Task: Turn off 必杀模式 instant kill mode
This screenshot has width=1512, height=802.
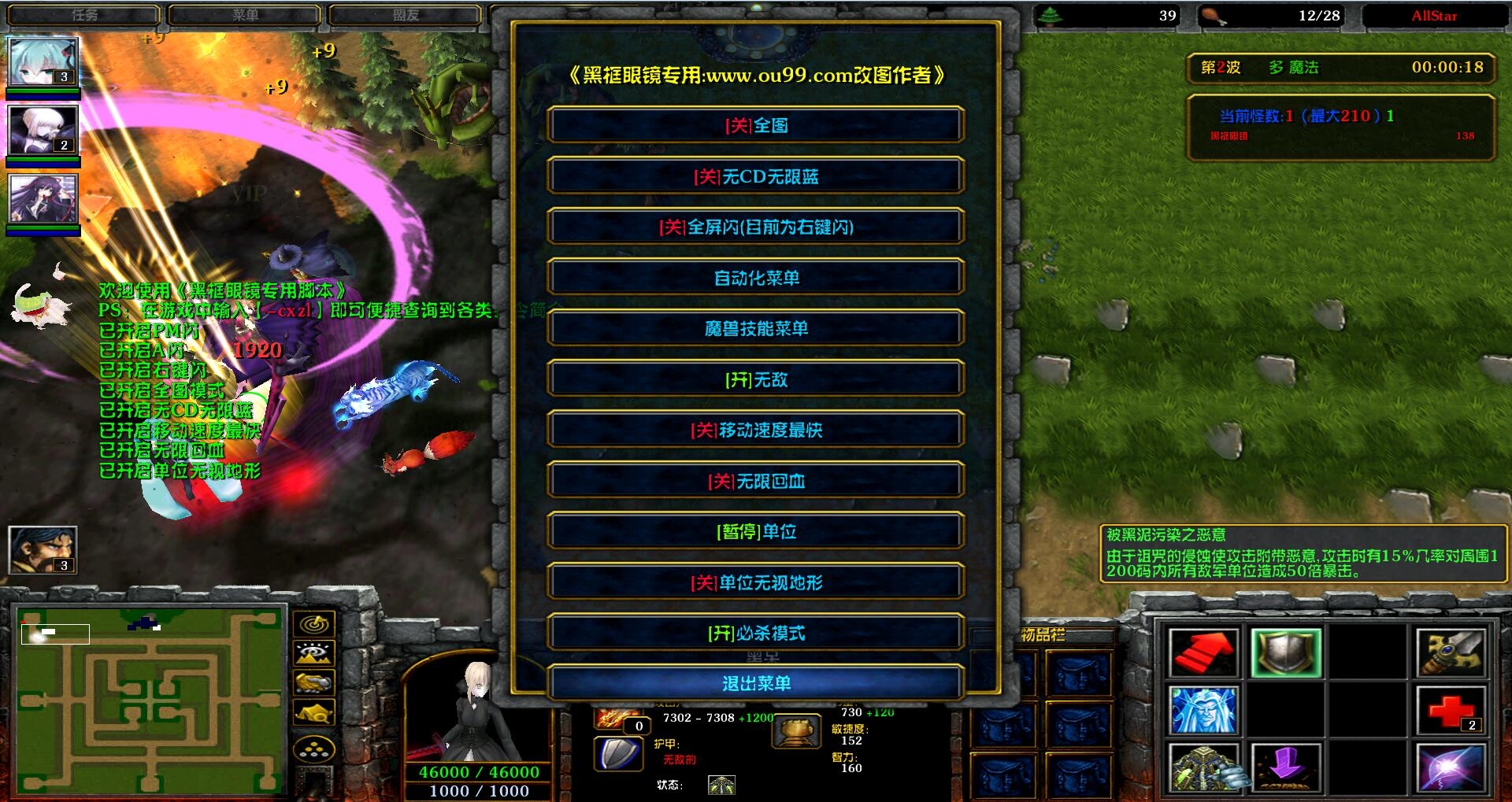Action: pos(756,632)
